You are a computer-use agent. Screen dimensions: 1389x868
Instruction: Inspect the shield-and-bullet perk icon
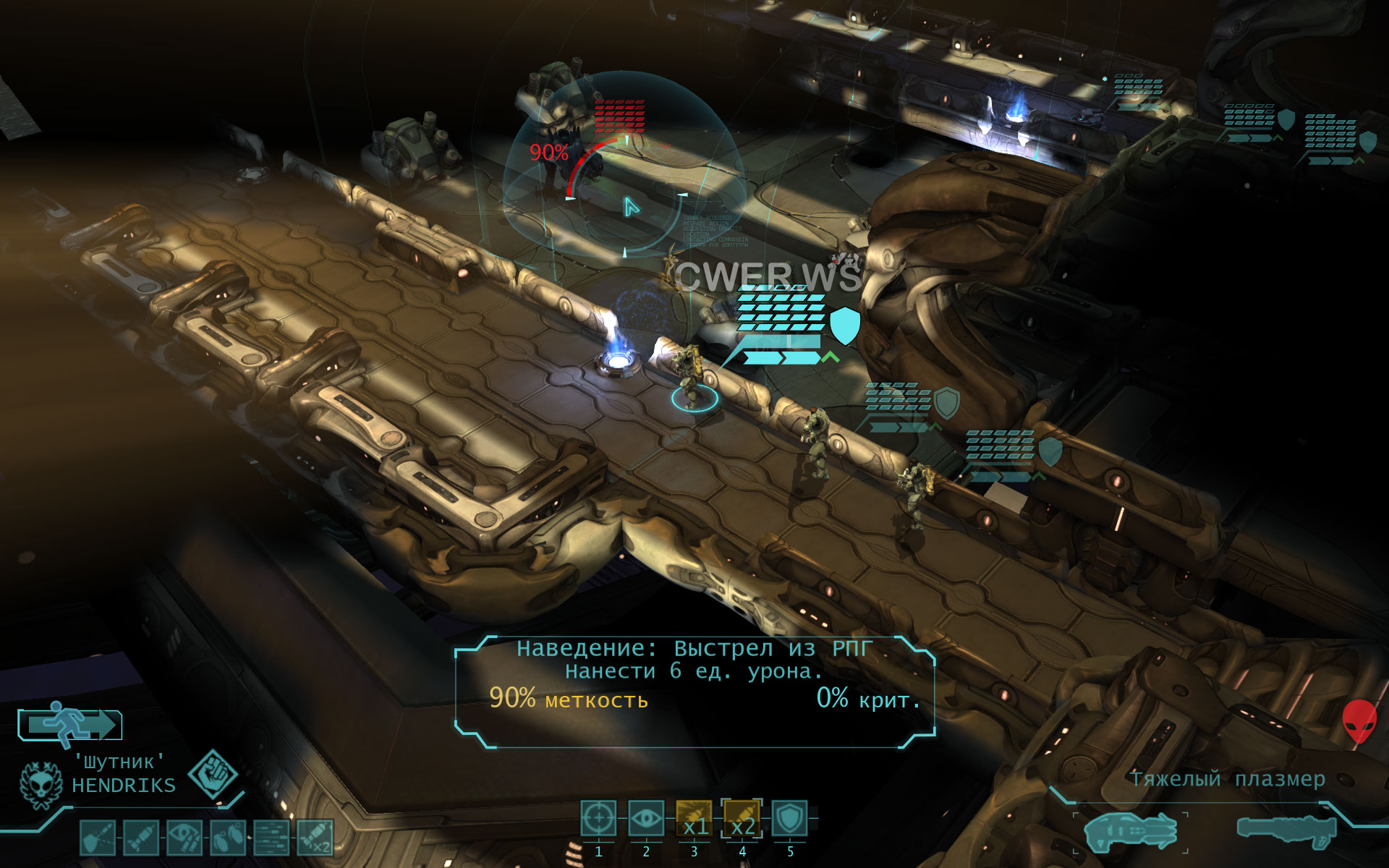[98, 838]
